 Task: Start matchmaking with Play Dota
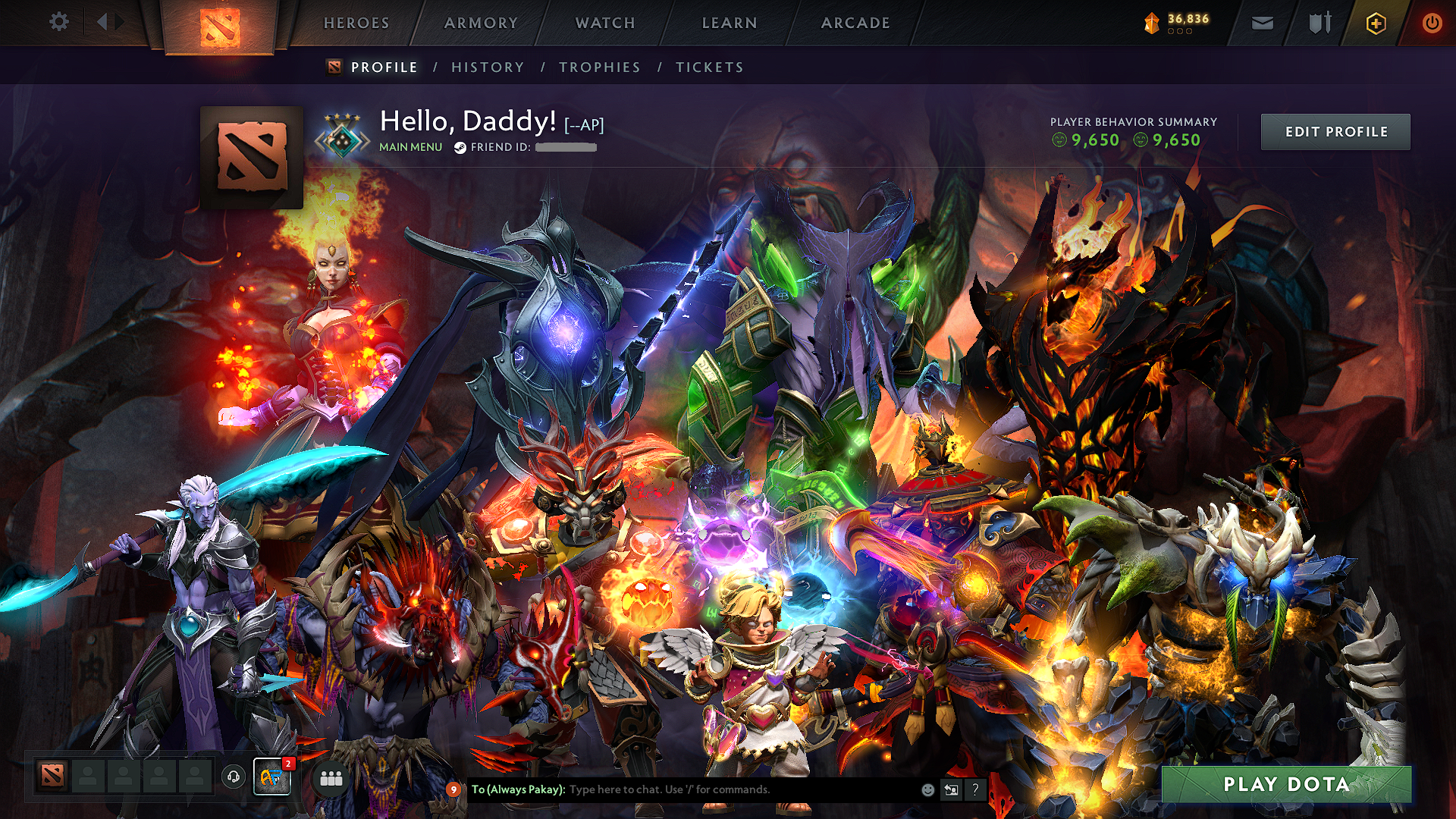tap(1286, 784)
